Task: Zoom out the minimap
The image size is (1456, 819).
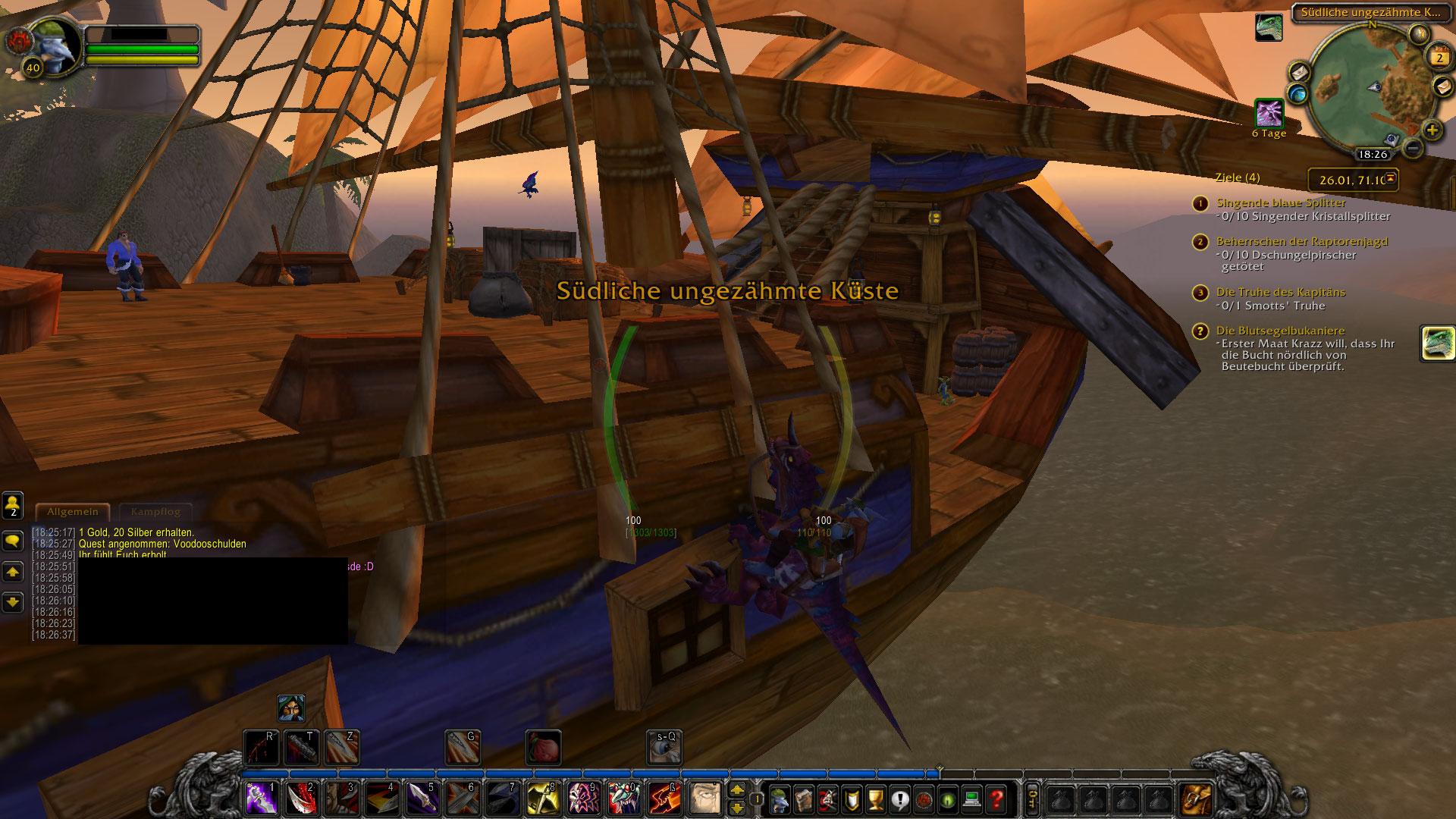Action: tap(1411, 146)
